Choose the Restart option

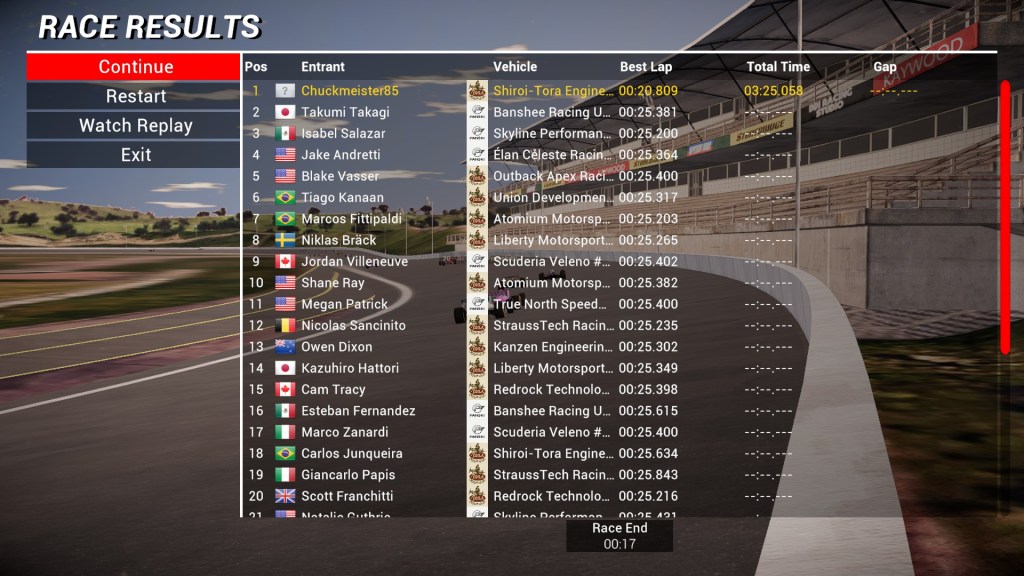[135, 96]
